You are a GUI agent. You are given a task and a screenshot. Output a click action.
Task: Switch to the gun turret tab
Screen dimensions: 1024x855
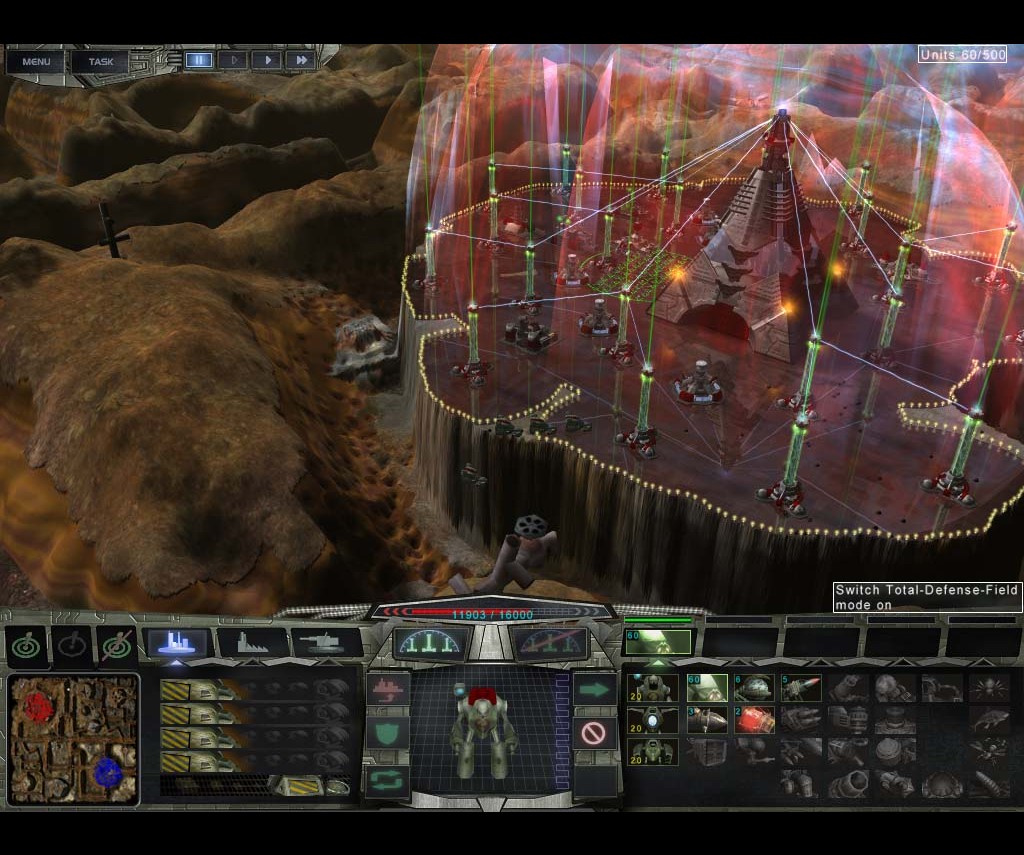coord(327,643)
